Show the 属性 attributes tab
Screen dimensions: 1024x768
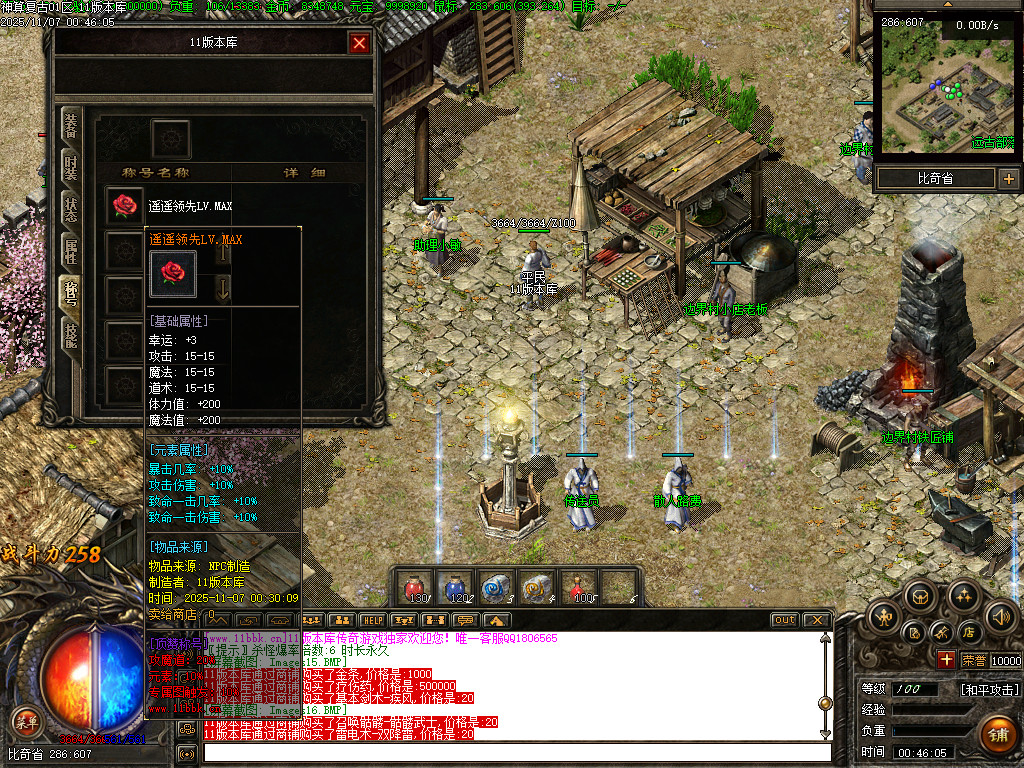[x=71, y=251]
